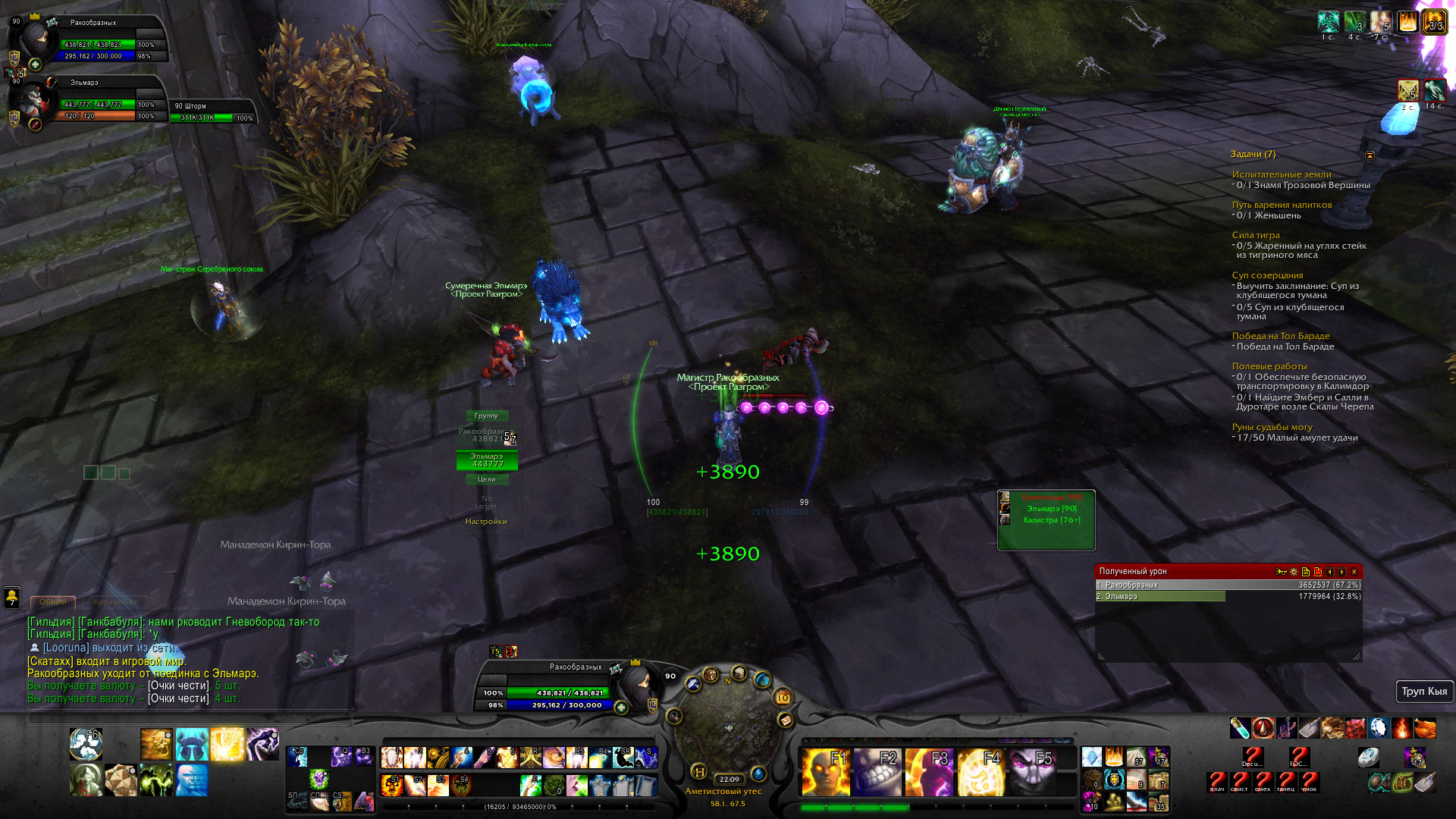
Task: Click the танец emote macro button
Action: point(1286,781)
